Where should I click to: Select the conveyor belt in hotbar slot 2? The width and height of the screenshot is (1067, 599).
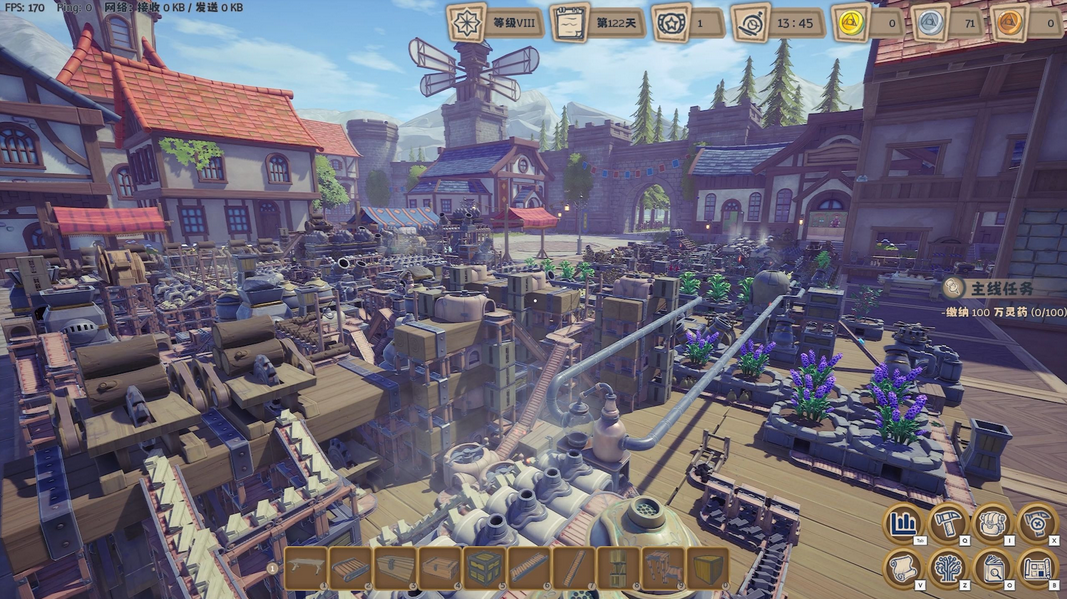[x=351, y=568]
